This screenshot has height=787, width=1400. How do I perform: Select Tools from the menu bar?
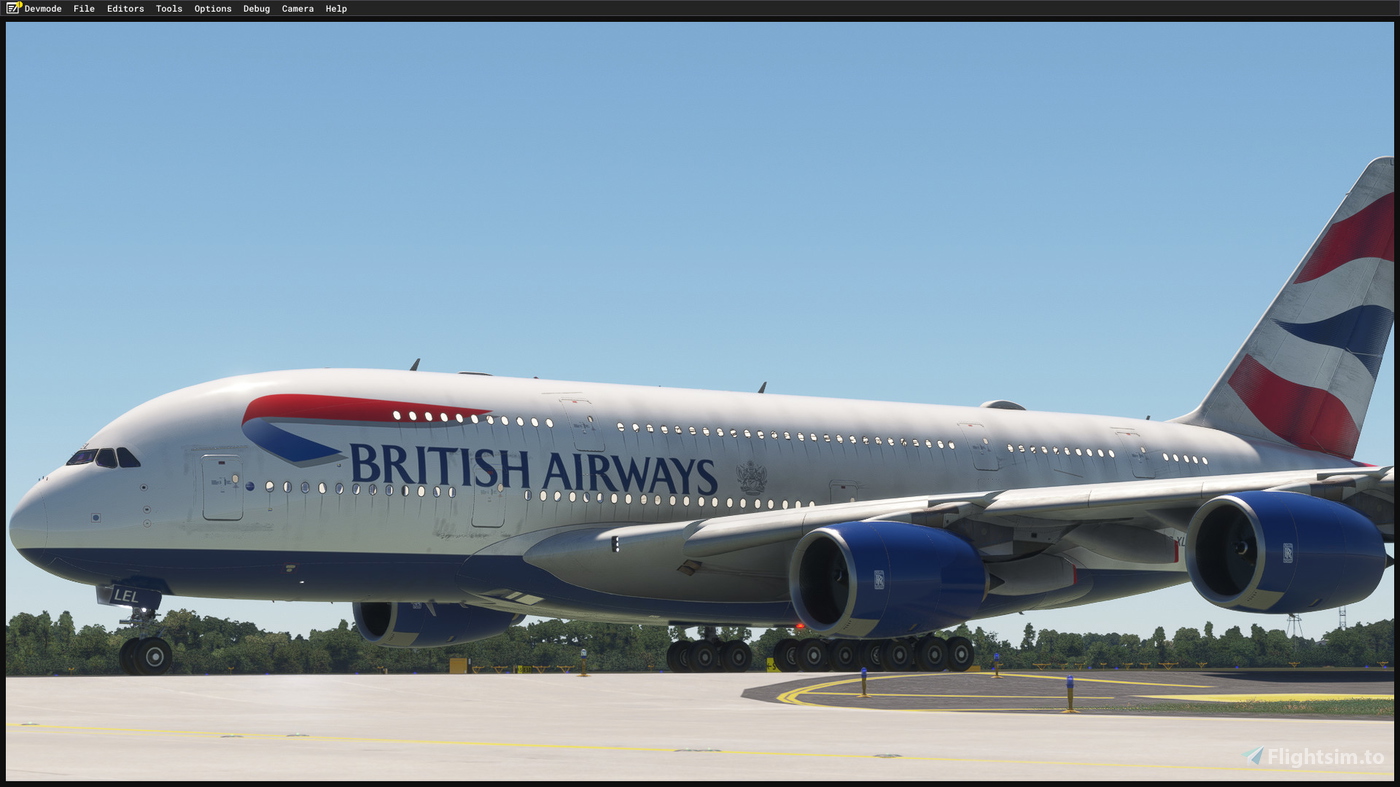pos(168,8)
